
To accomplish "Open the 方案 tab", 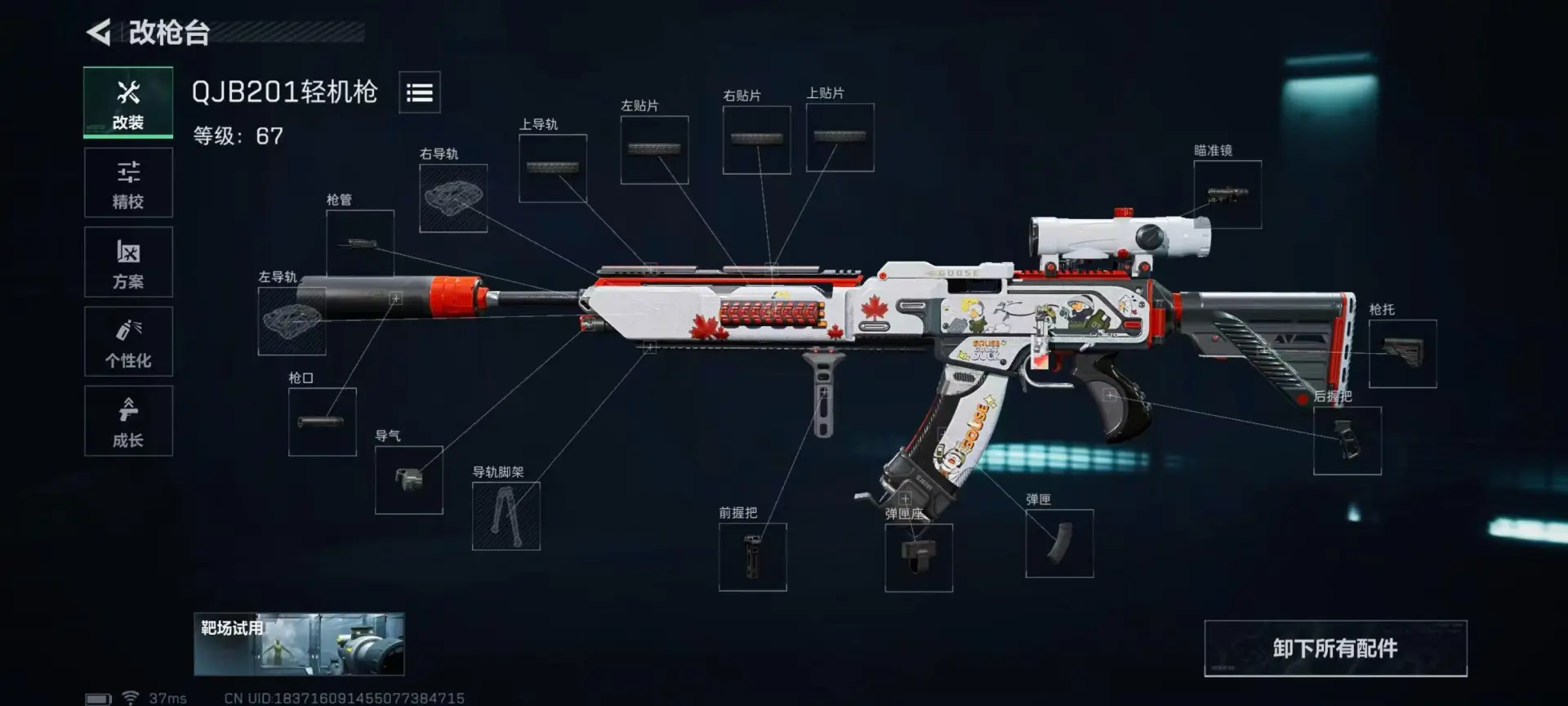I will click(128, 262).
